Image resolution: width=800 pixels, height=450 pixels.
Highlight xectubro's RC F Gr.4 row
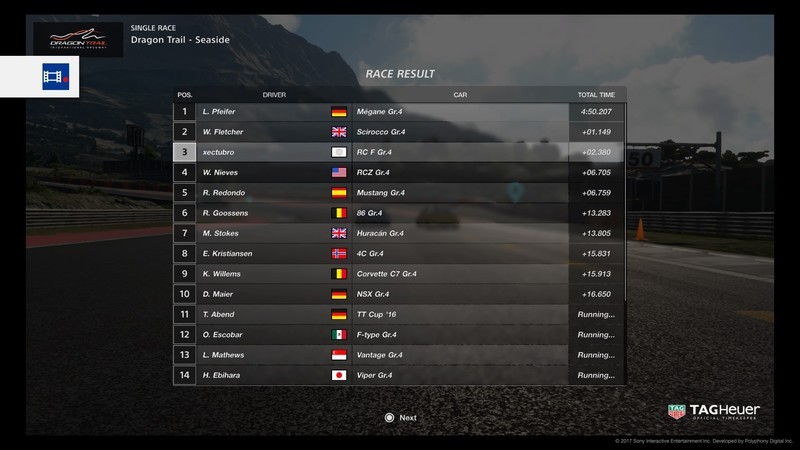click(400, 152)
